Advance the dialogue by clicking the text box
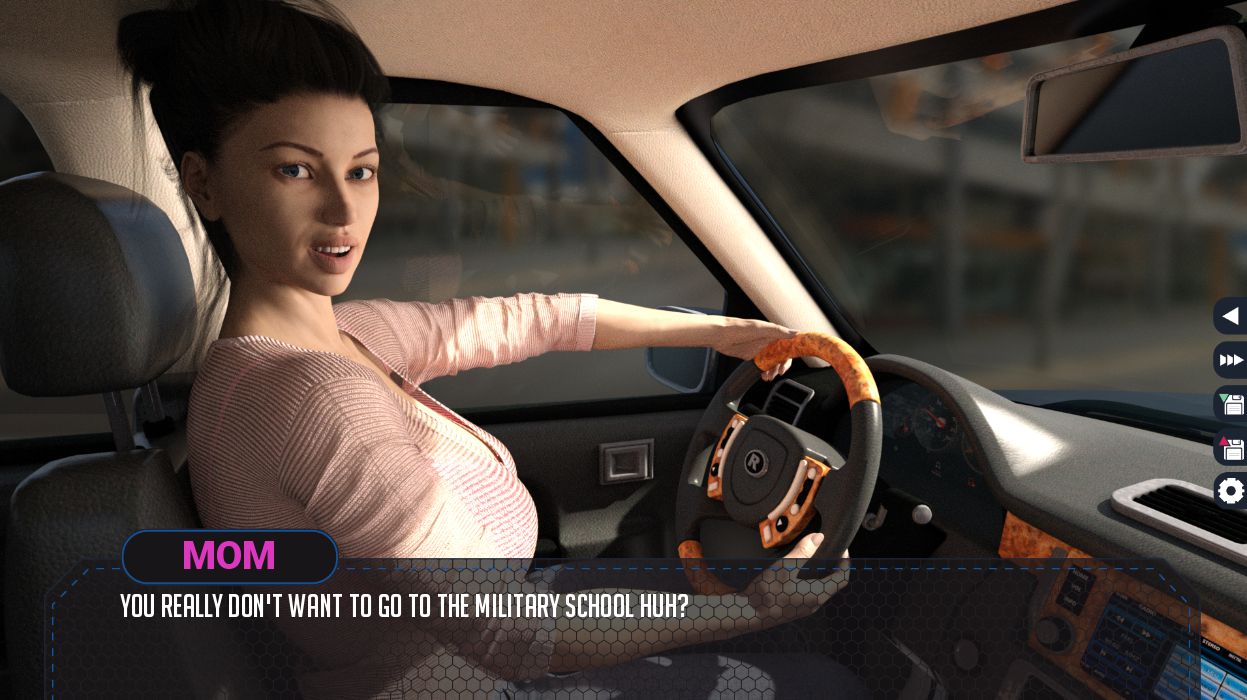The image size is (1247, 700). point(620,640)
